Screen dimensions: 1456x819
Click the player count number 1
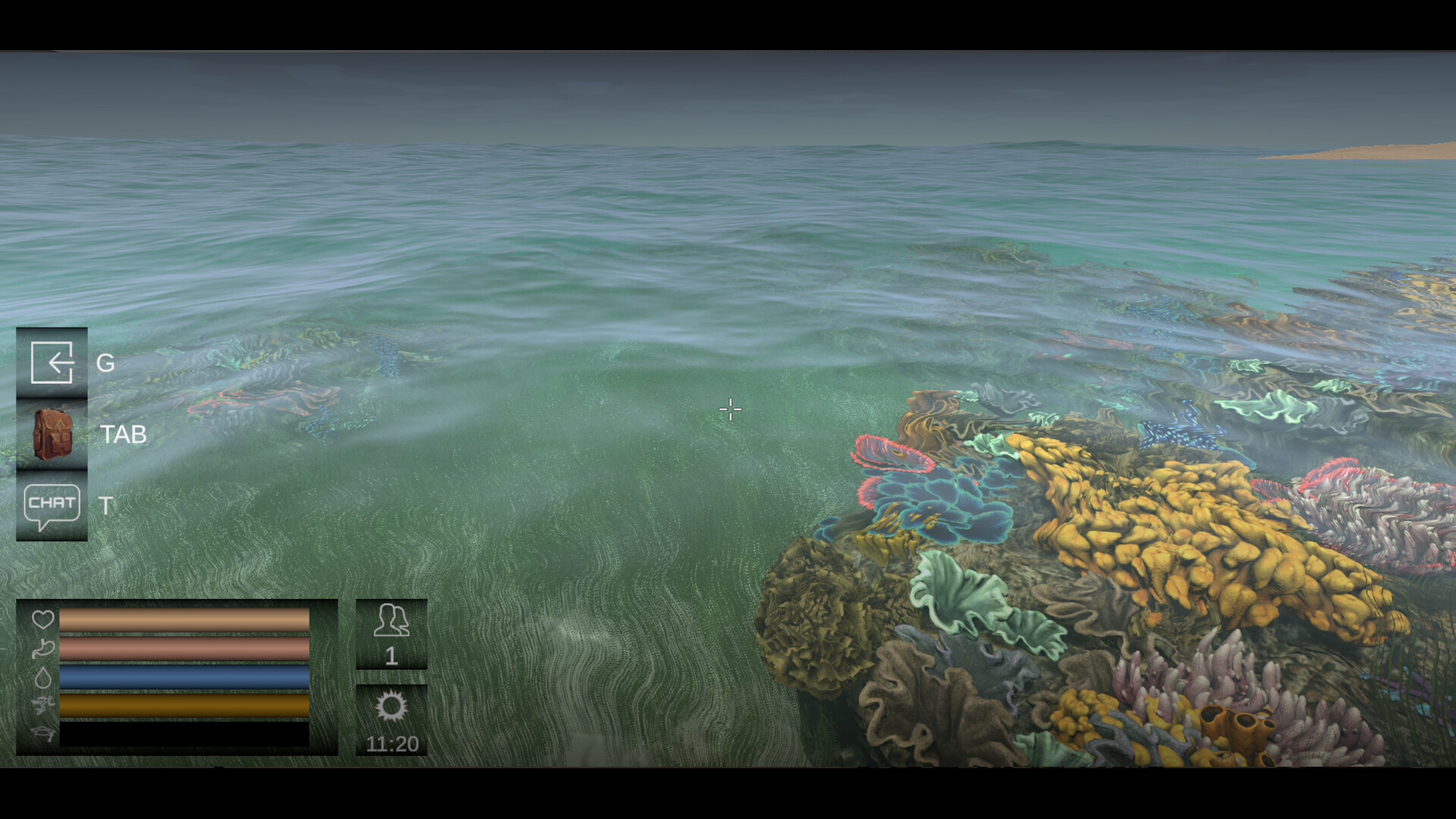391,655
